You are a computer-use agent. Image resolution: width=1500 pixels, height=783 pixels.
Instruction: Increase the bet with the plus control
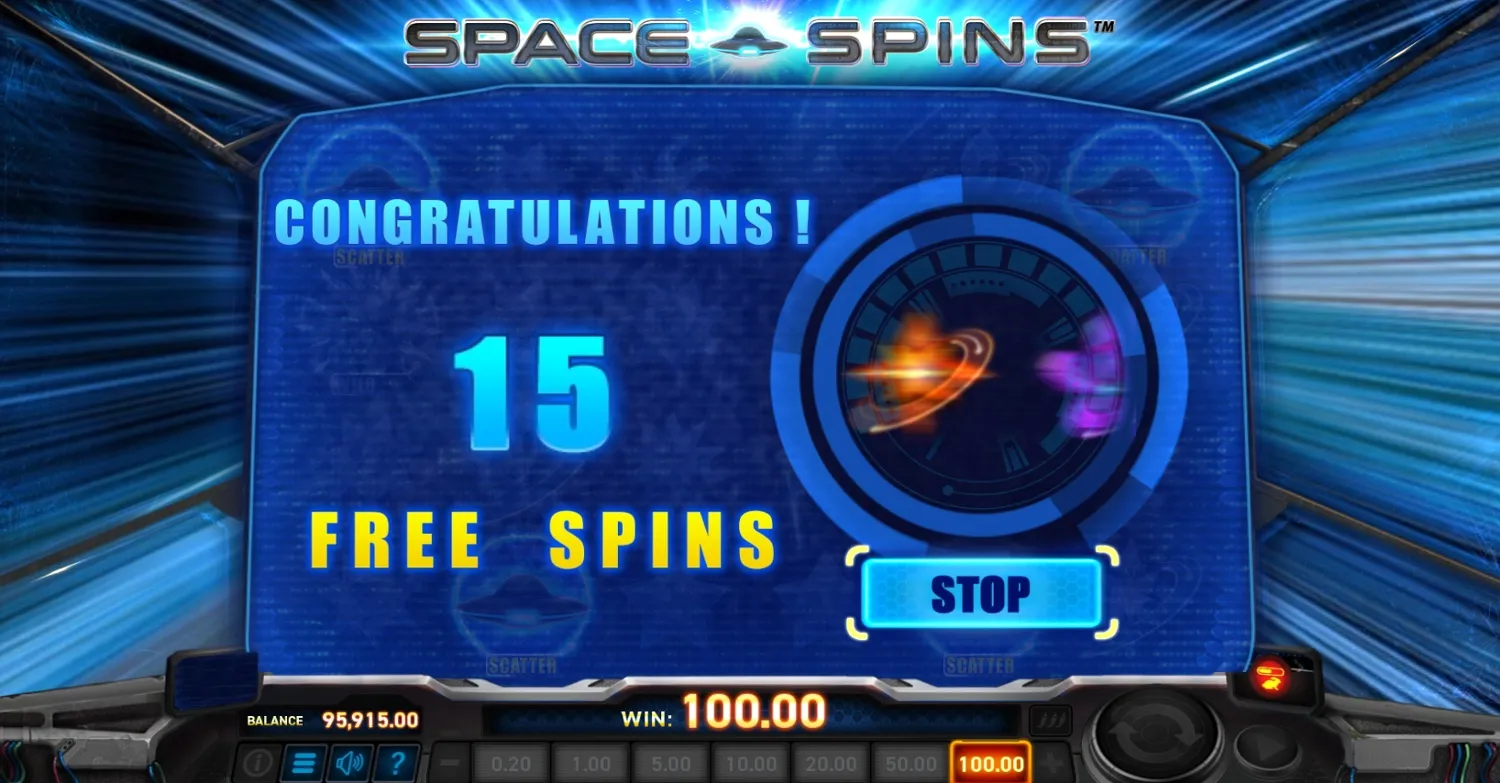pyautogui.click(x=1051, y=762)
